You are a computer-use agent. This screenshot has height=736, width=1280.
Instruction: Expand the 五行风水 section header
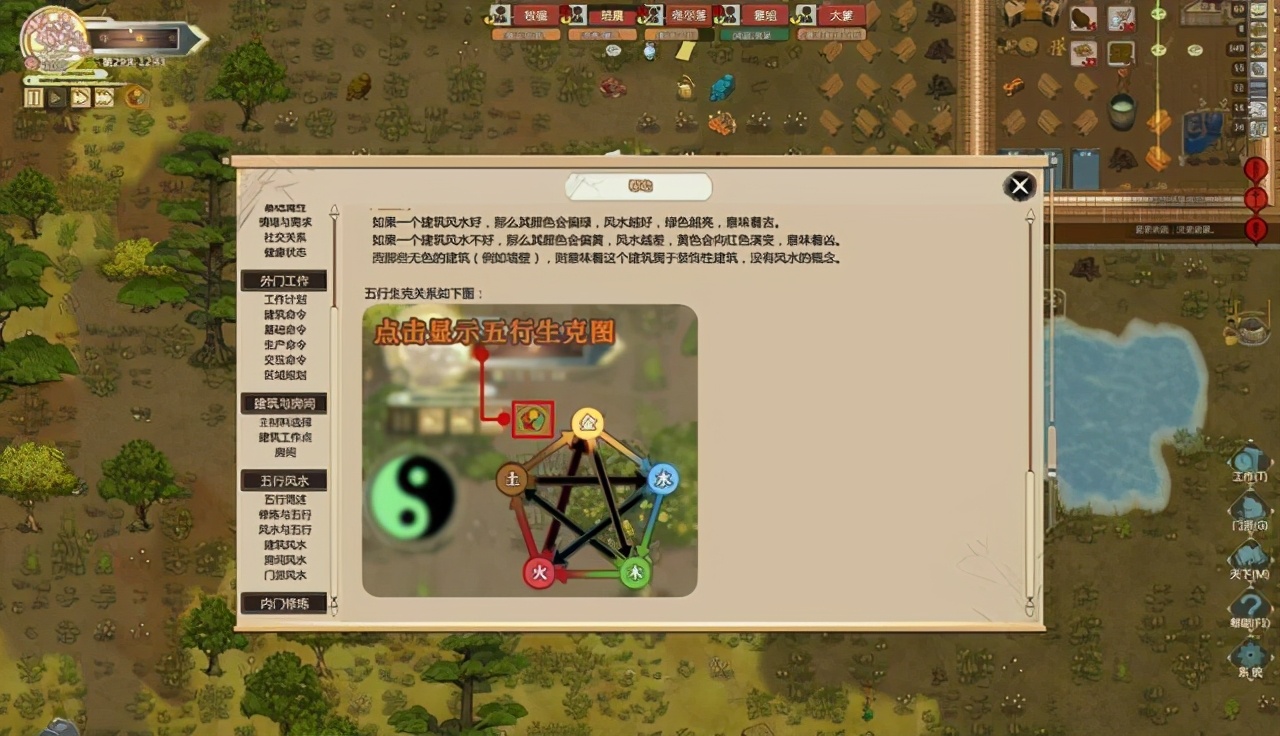click(284, 479)
